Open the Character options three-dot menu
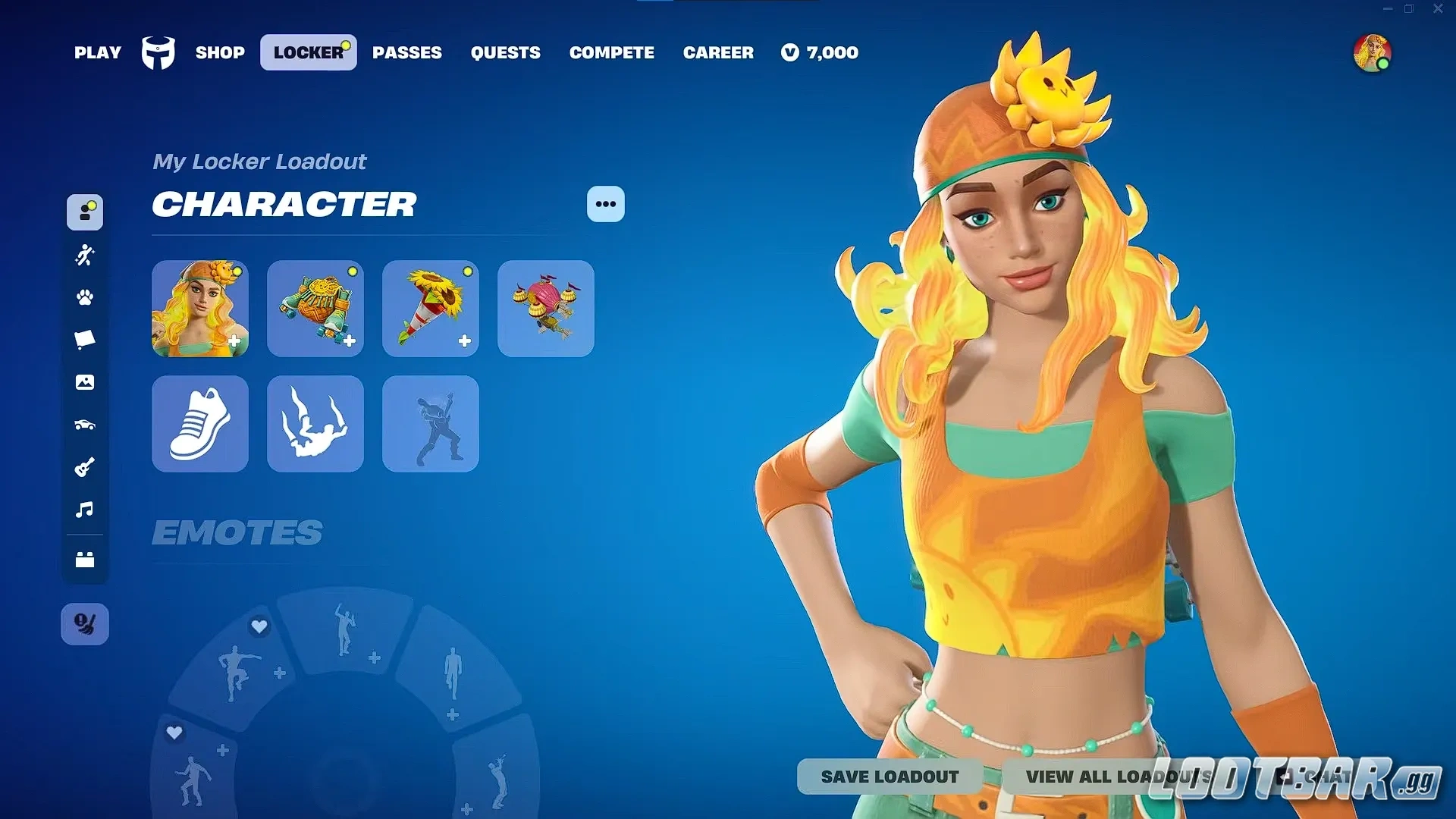 point(605,204)
